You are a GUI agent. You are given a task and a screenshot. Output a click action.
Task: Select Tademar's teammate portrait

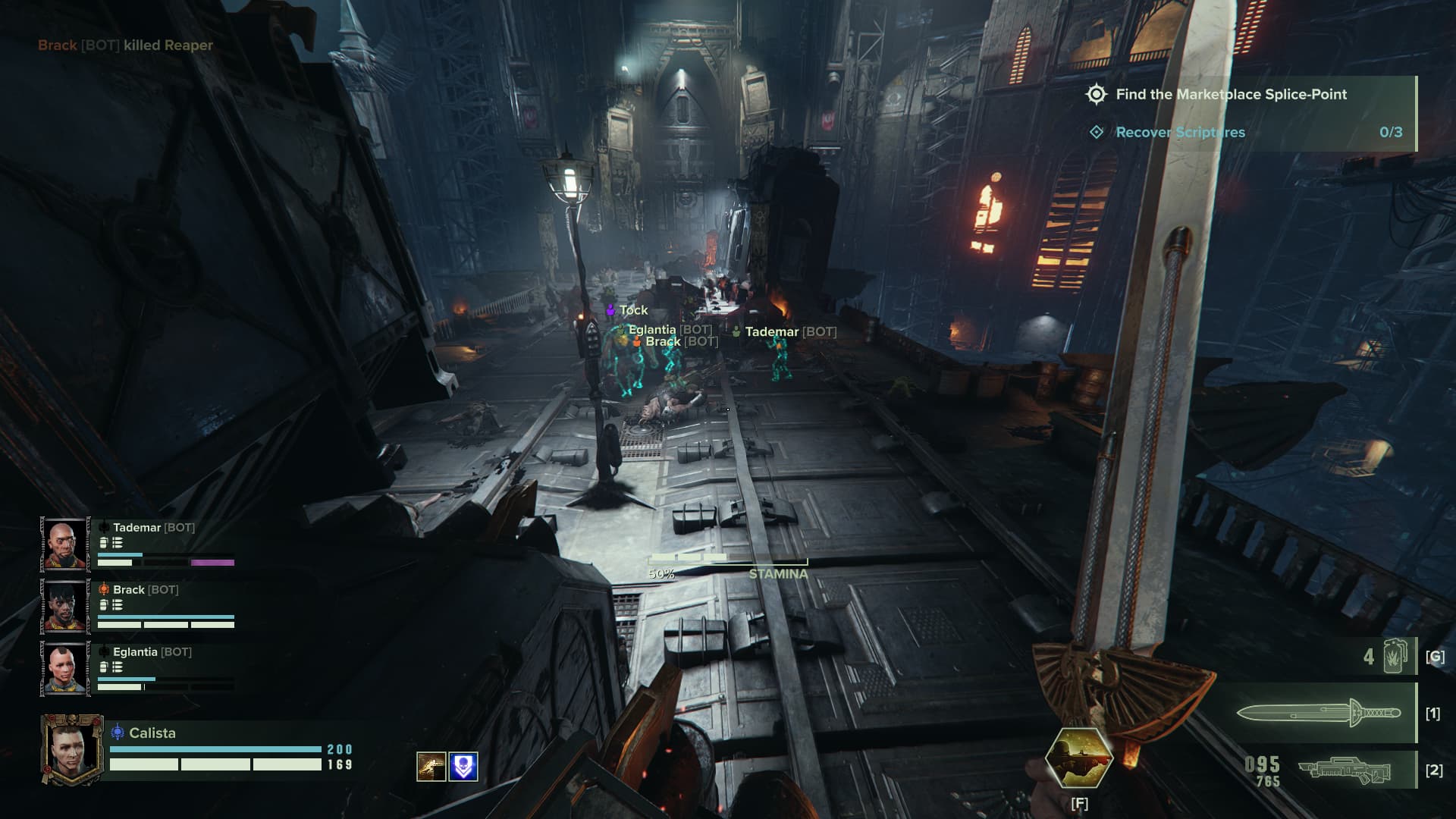tap(65, 544)
